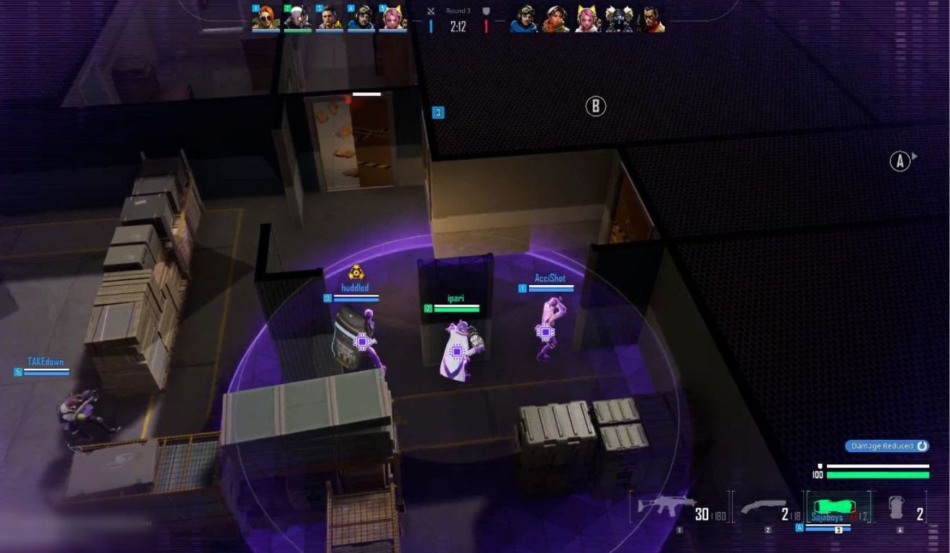Switch to the shotgun weapon slot
Screen dimensions: 950x553
(x=763, y=508)
